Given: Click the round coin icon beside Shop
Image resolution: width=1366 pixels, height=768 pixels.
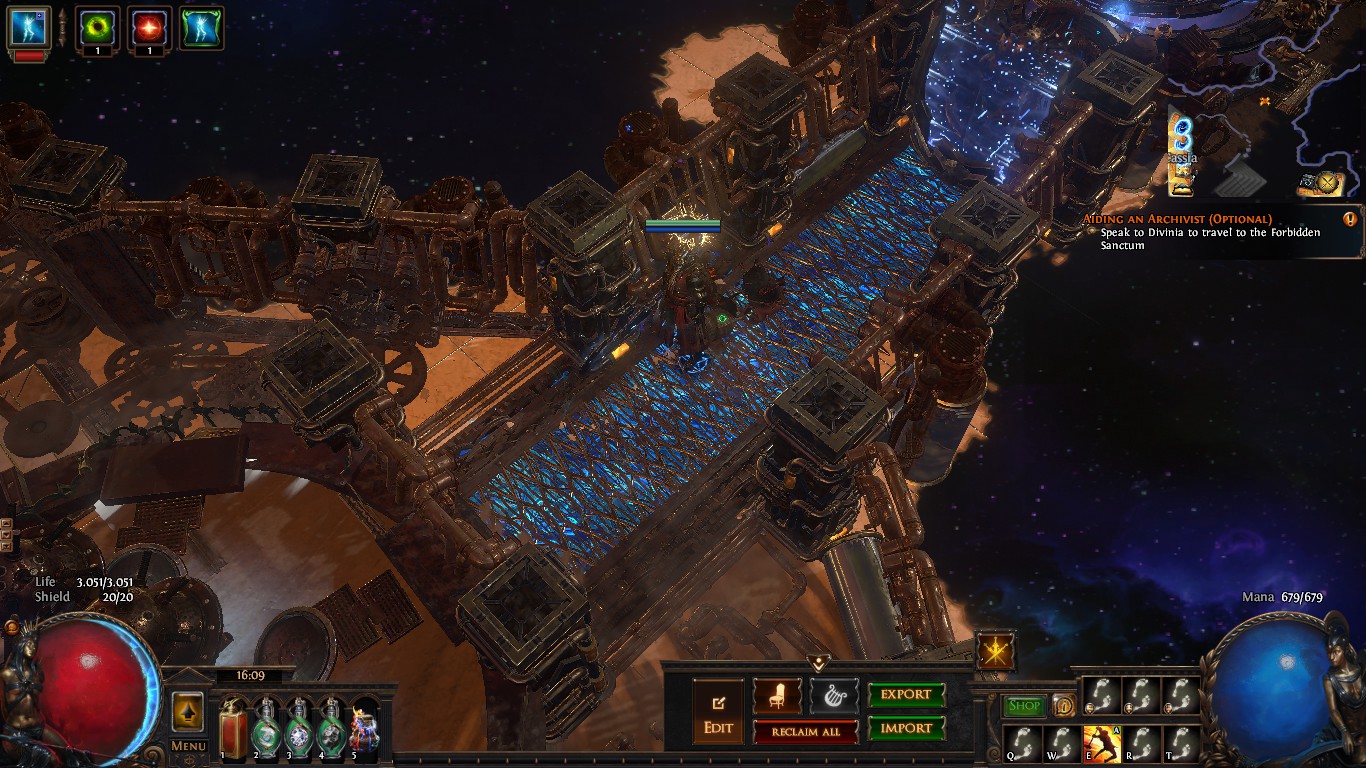Looking at the screenshot, I should coord(1063,706).
